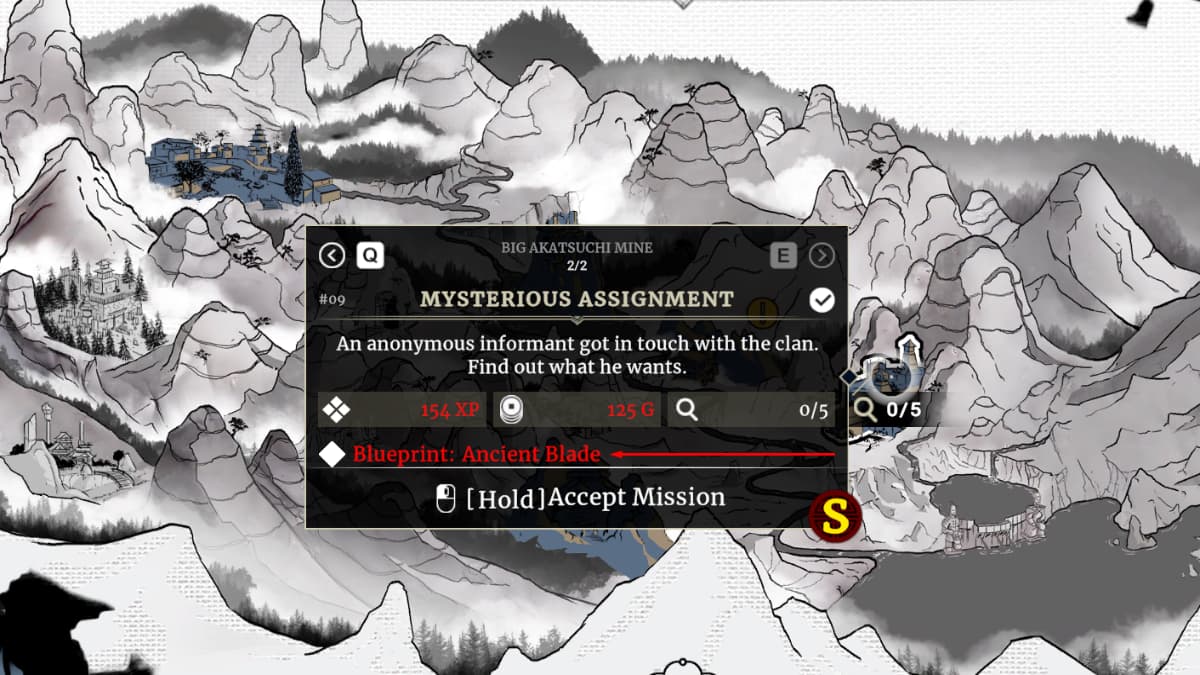1200x675 pixels.
Task: Open the bell notification icon
Action: [x=1138, y=12]
